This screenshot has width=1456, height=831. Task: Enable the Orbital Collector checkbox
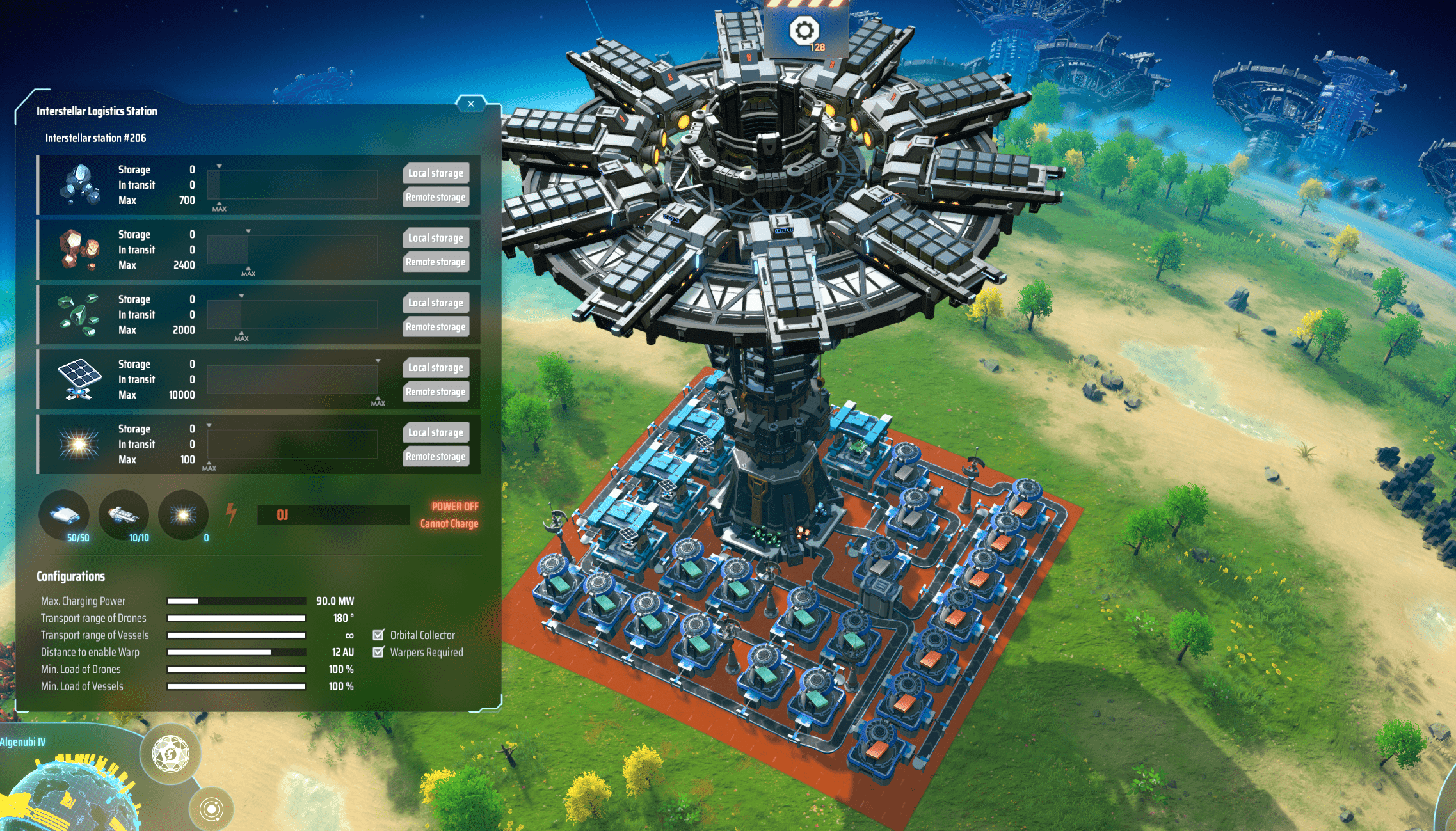click(x=378, y=635)
